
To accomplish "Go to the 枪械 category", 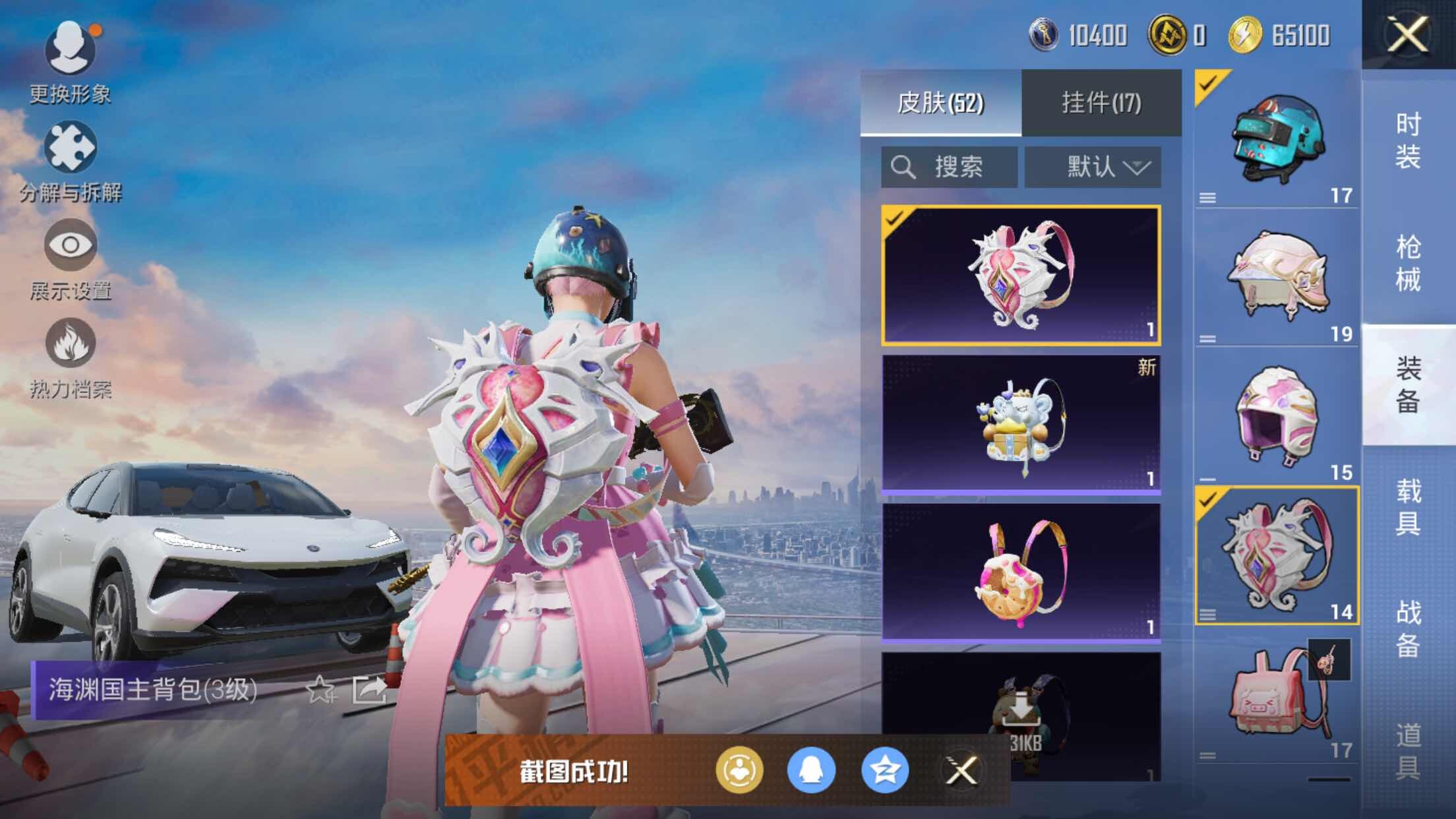I will pyautogui.click(x=1408, y=264).
